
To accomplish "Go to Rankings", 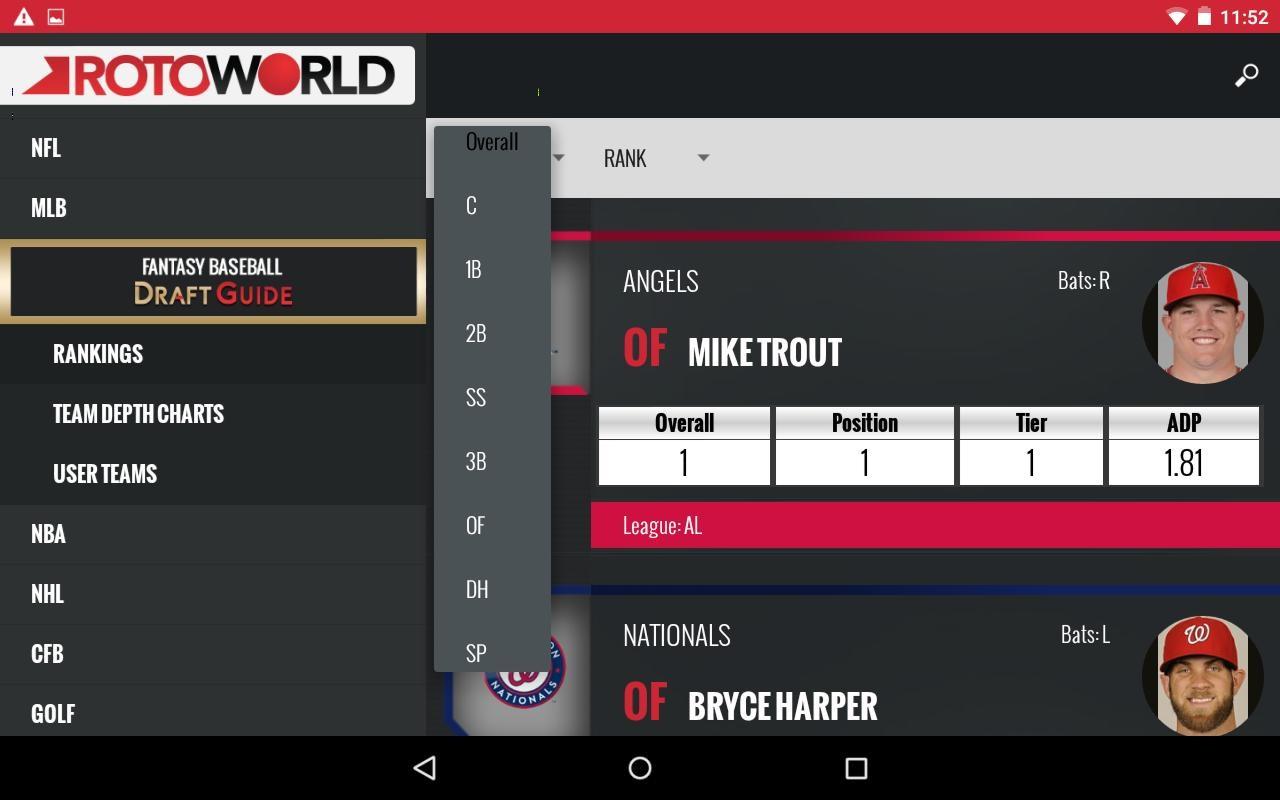I will pyautogui.click(x=98, y=354).
